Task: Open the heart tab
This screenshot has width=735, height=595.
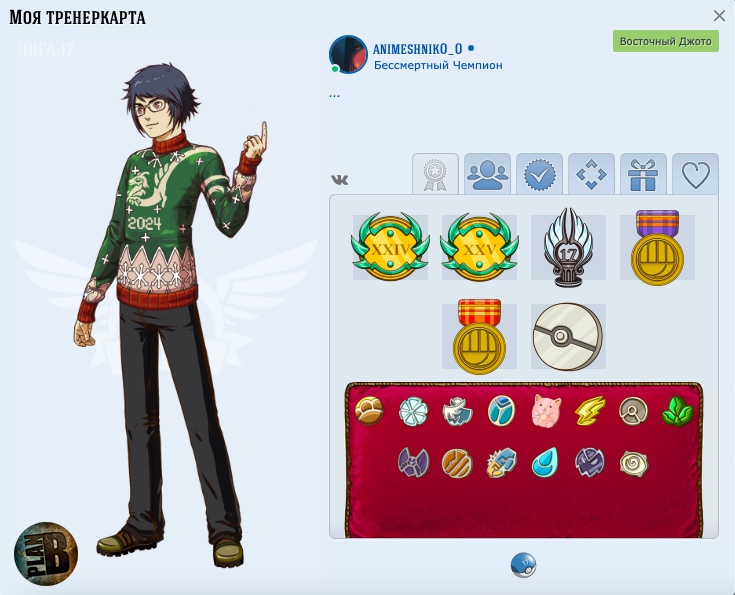Action: 695,175
